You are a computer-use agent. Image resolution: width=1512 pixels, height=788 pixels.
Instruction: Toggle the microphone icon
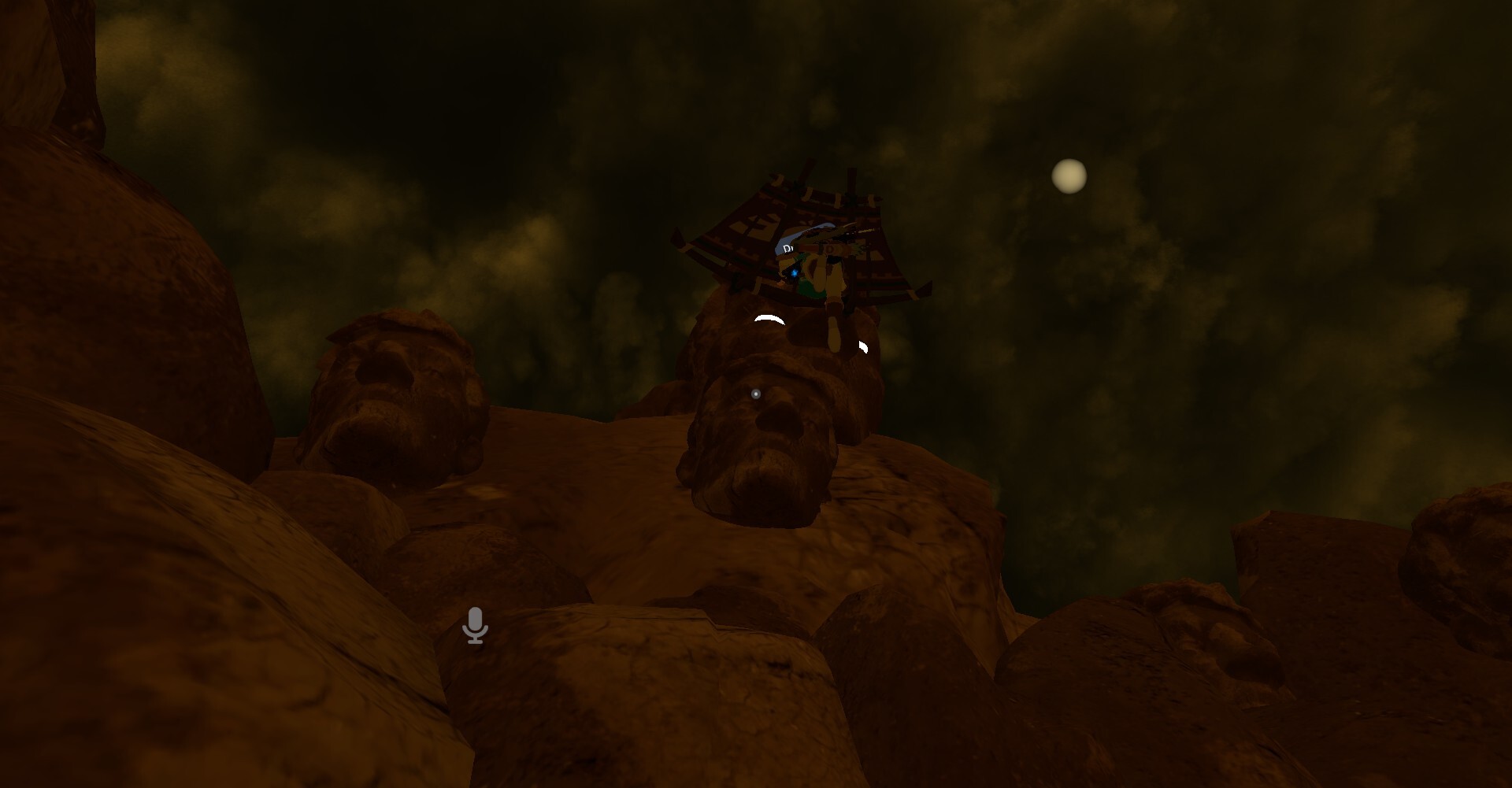[x=475, y=625]
